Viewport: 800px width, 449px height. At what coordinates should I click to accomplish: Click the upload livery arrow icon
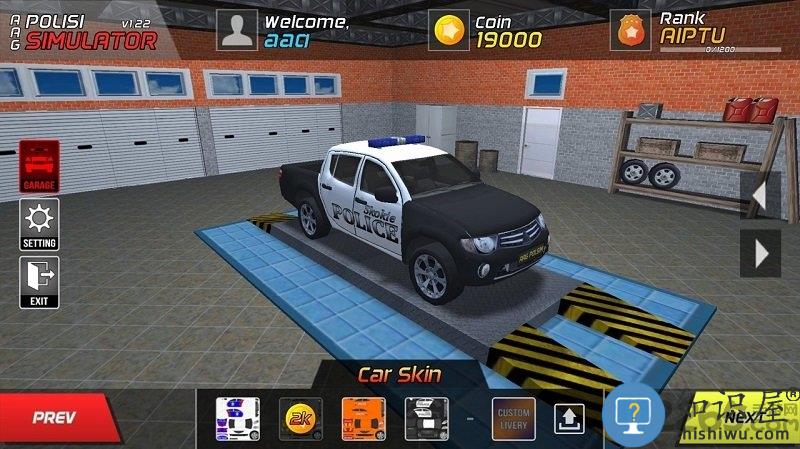tap(568, 418)
